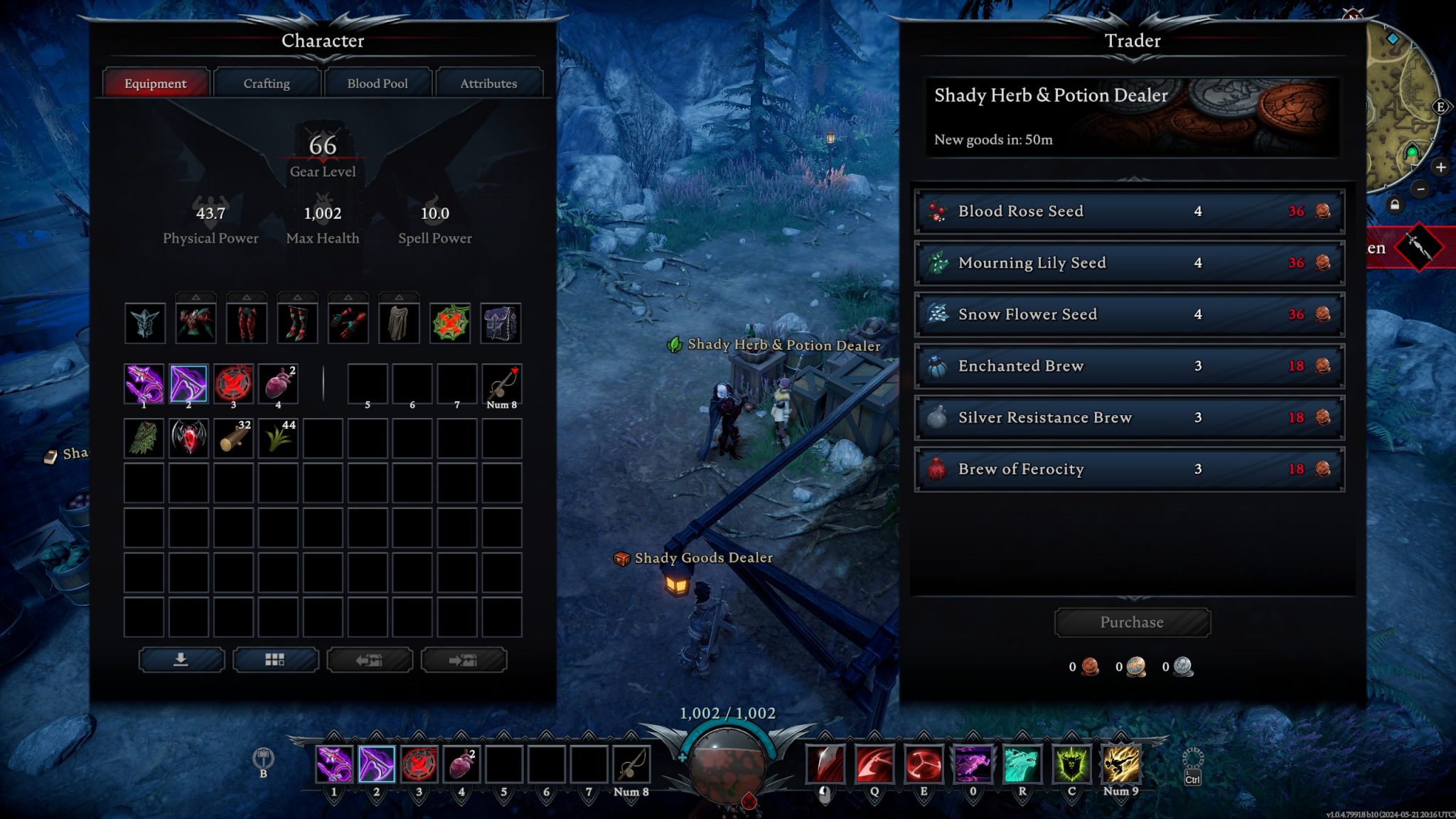1456x819 pixels.
Task: Select the Snow Flower Seed trader listing
Action: click(1129, 314)
